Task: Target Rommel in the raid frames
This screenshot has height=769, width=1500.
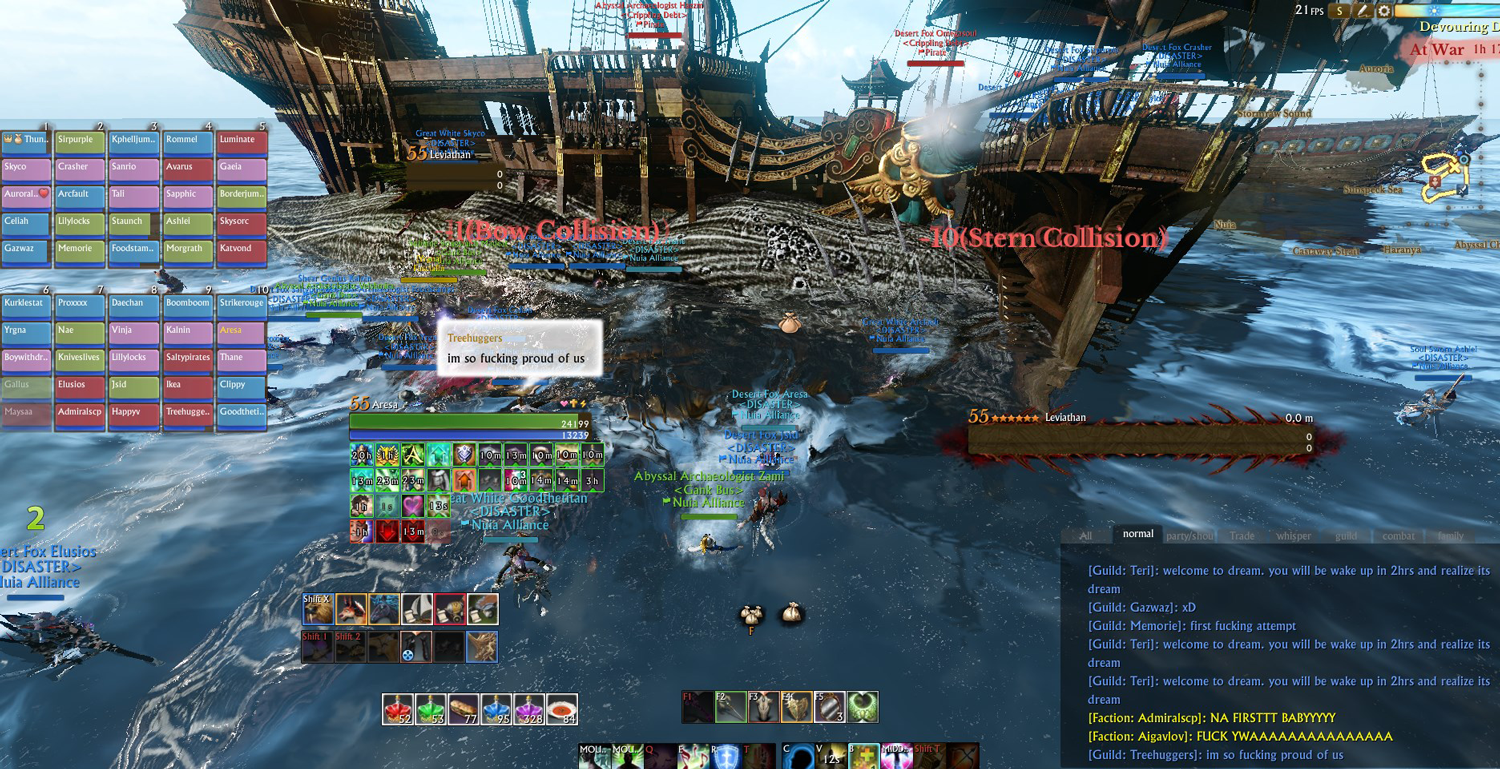Action: [188, 140]
